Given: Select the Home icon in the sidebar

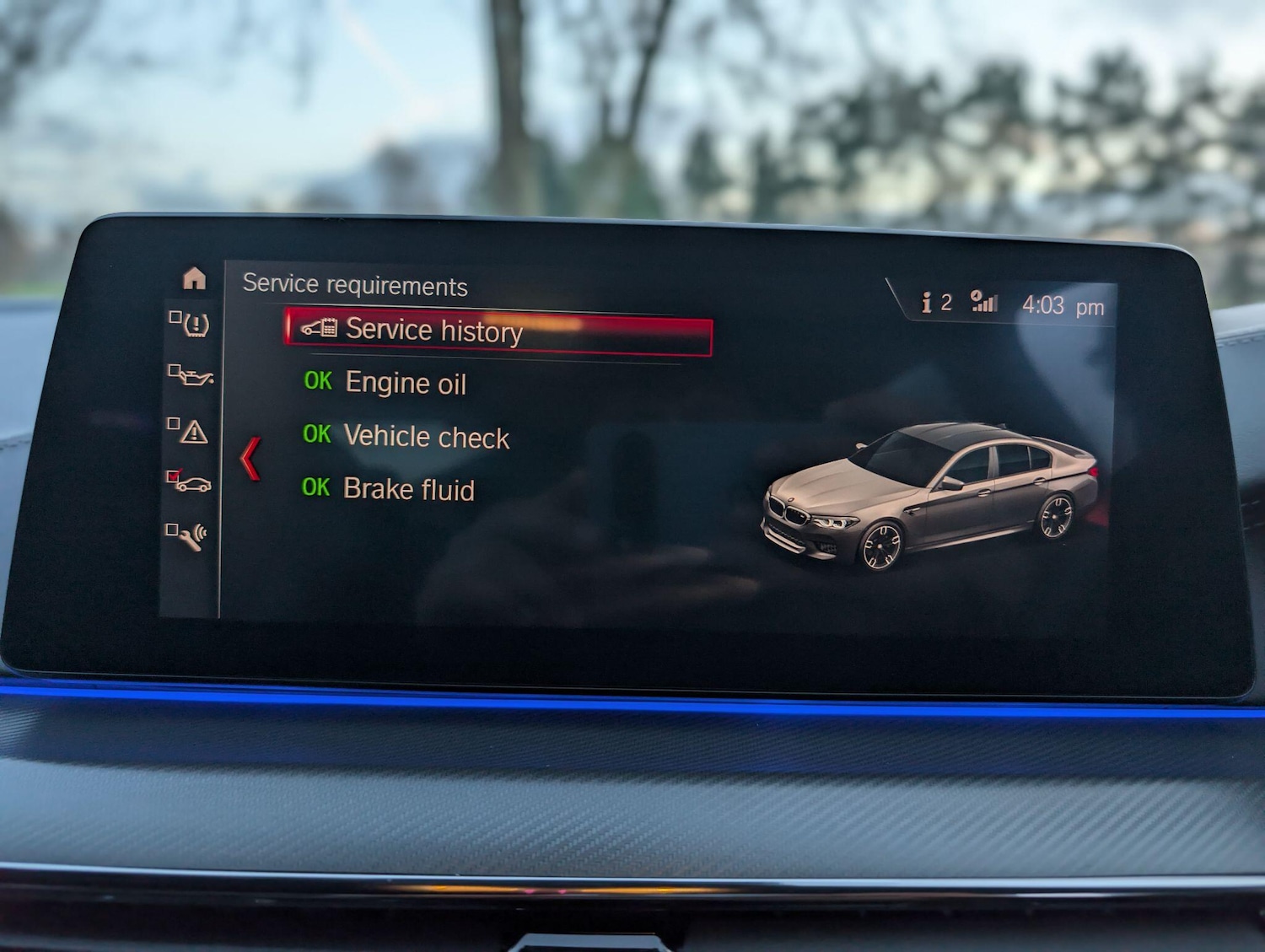Looking at the screenshot, I should (196, 278).
